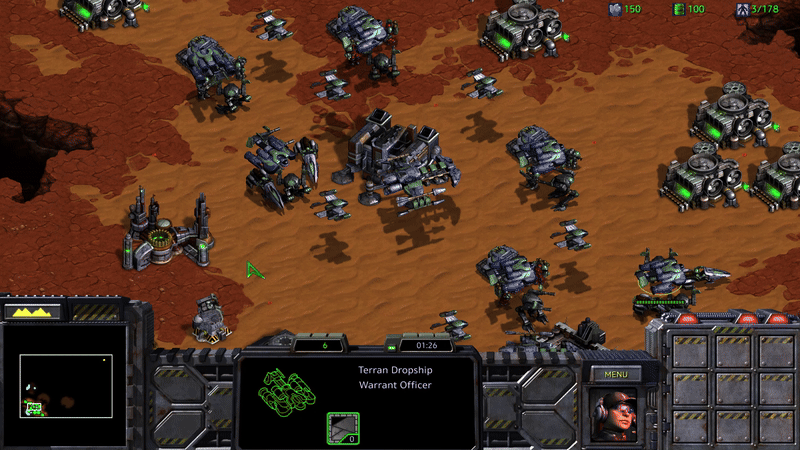Select the loaded cargo unit slot
The width and height of the screenshot is (800, 450).
coord(343,428)
